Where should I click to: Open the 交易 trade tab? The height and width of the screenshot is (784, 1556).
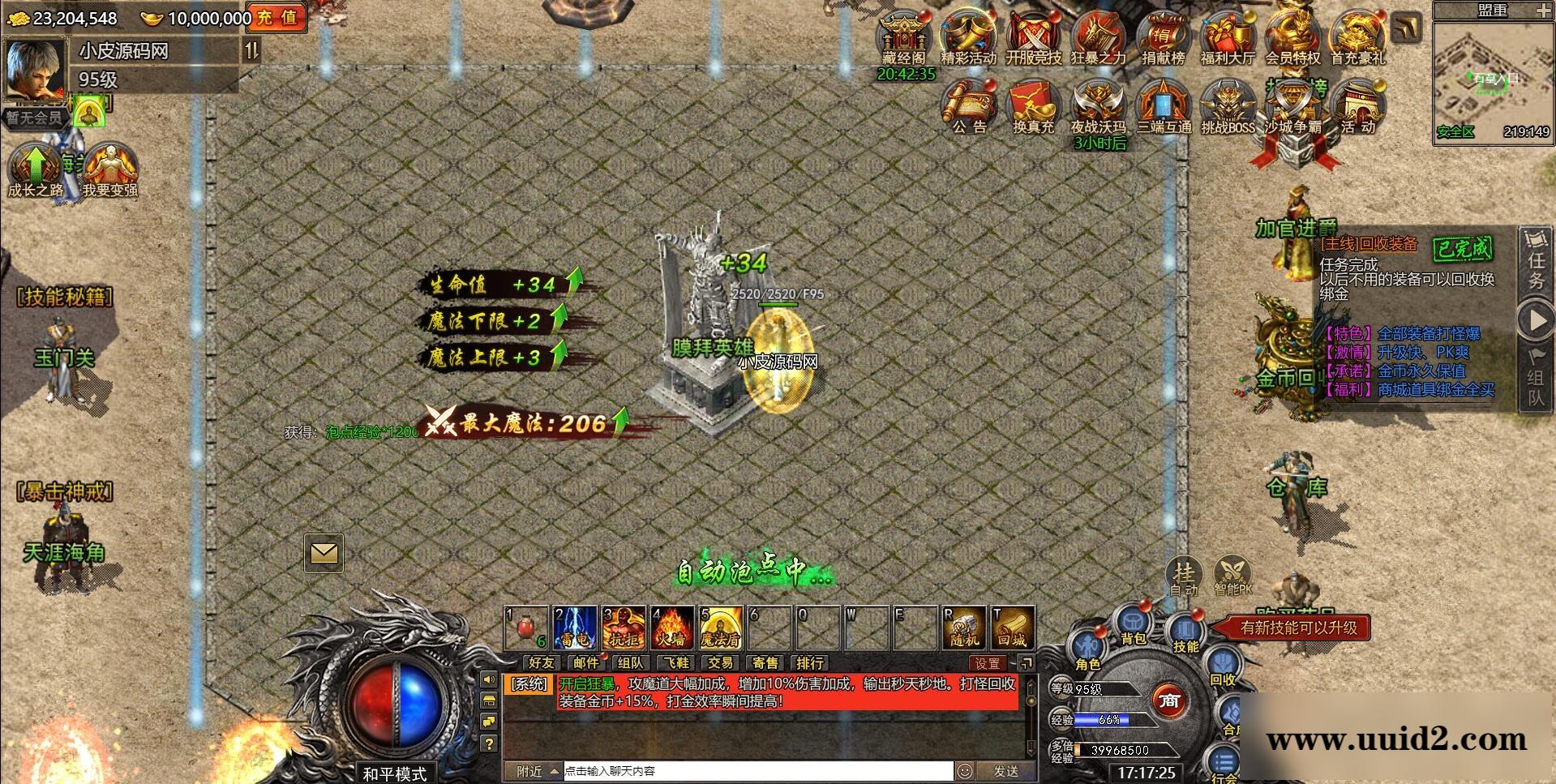click(x=720, y=663)
